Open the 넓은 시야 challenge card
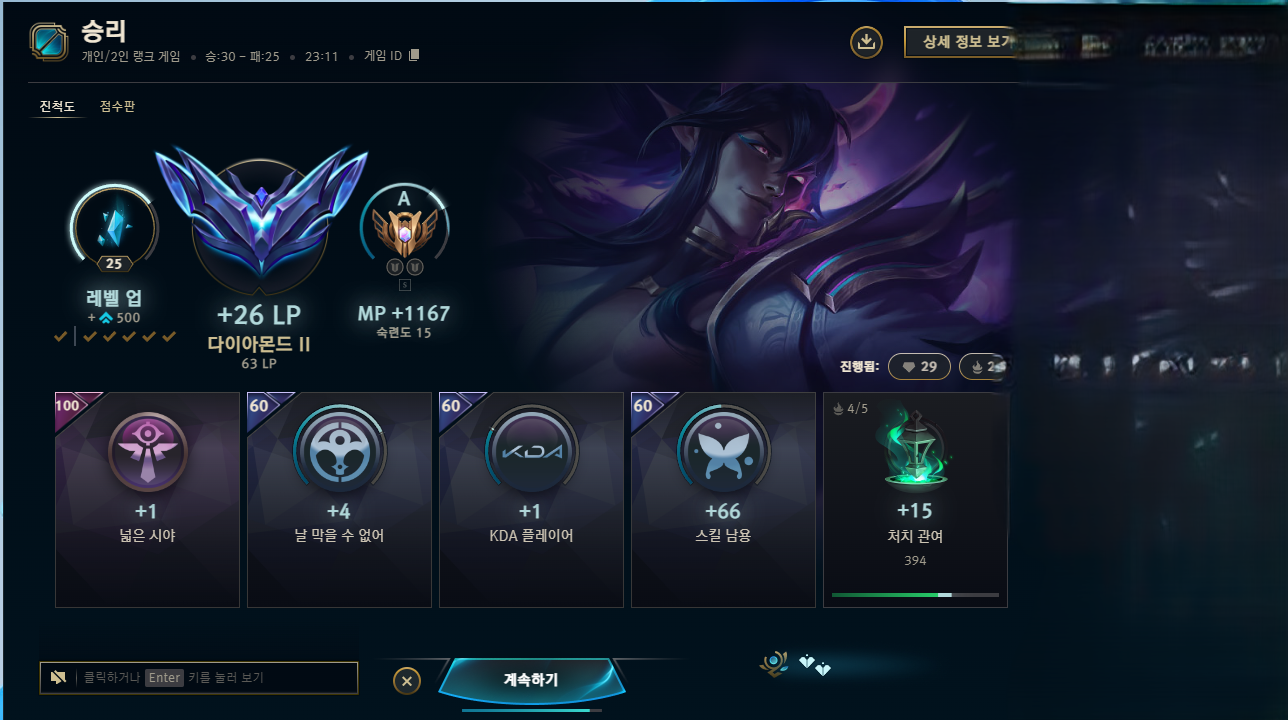1288x720 pixels. [147, 500]
